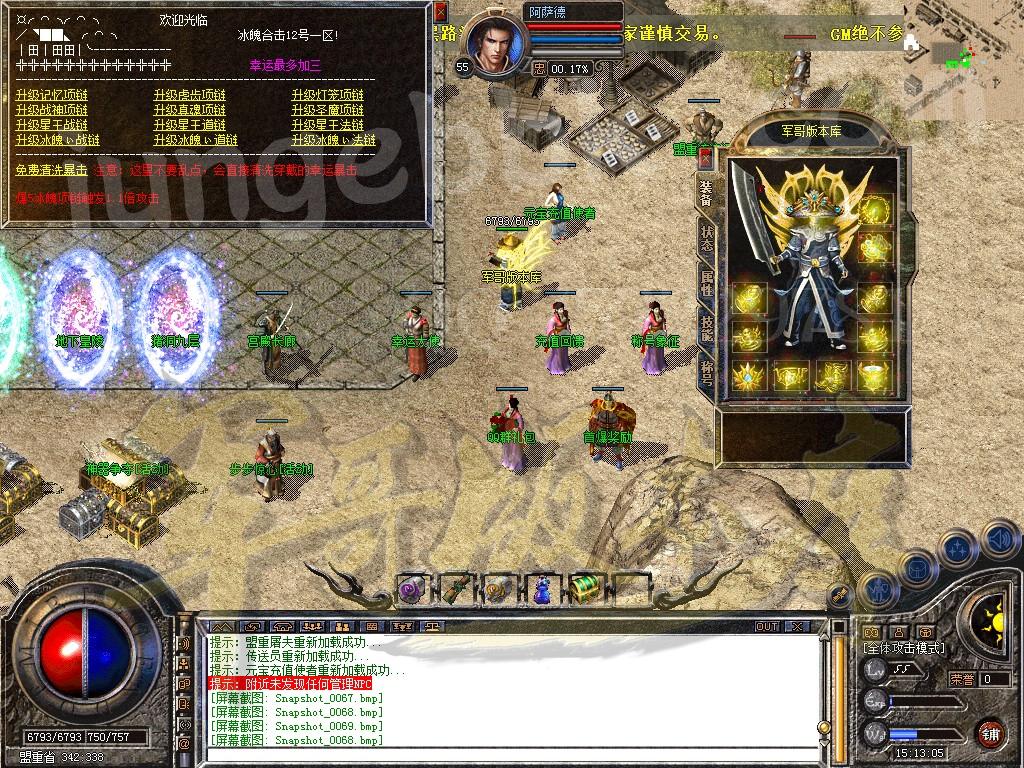Screen dimensions: 1024x768
Task: Close the character equipment panel
Action: [x=706, y=157]
